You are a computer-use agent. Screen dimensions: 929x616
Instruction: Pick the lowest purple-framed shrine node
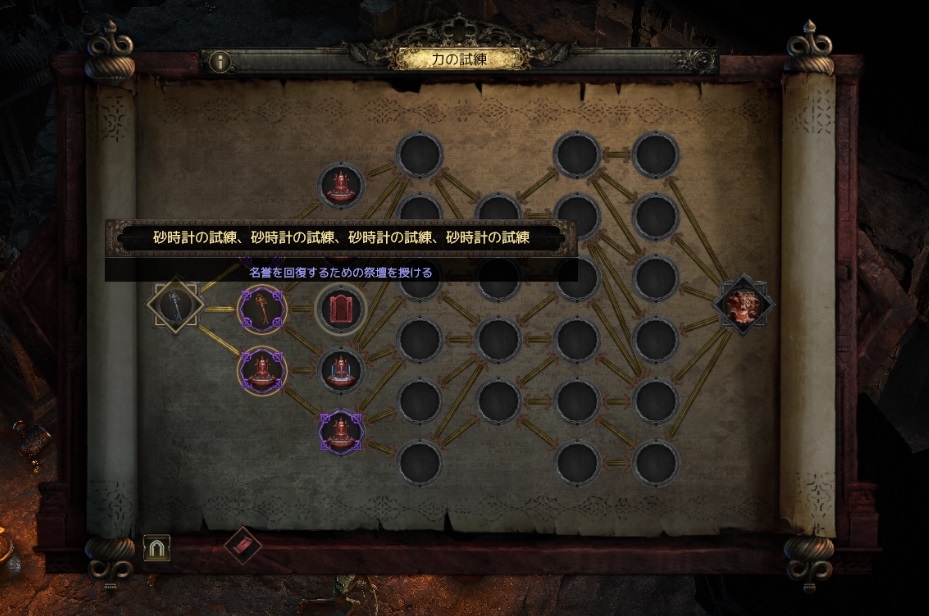(x=341, y=432)
